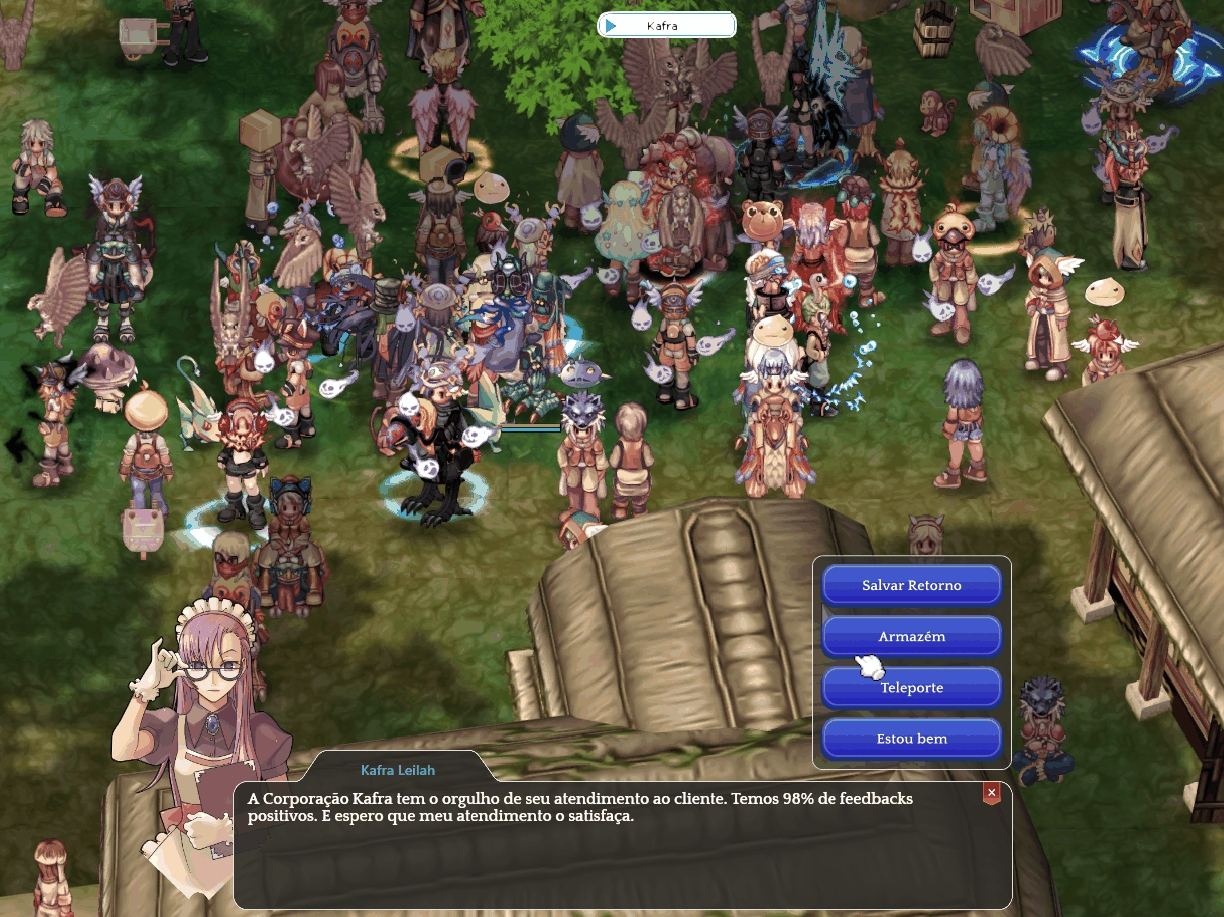Open the Armazém storage option
This screenshot has height=917, width=1224.
tap(911, 636)
